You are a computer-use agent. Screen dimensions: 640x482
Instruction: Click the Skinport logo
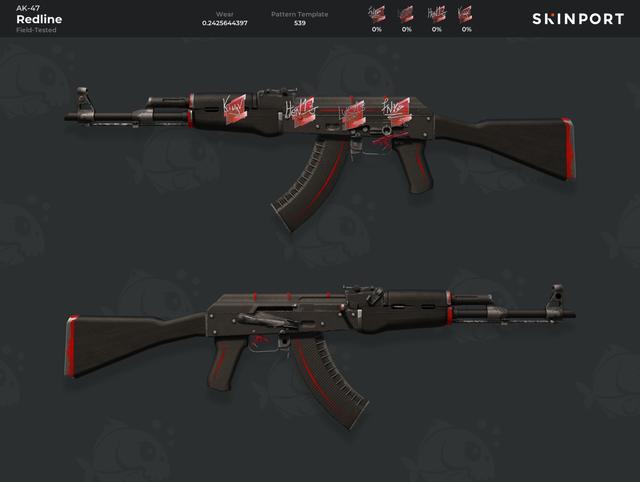[579, 19]
